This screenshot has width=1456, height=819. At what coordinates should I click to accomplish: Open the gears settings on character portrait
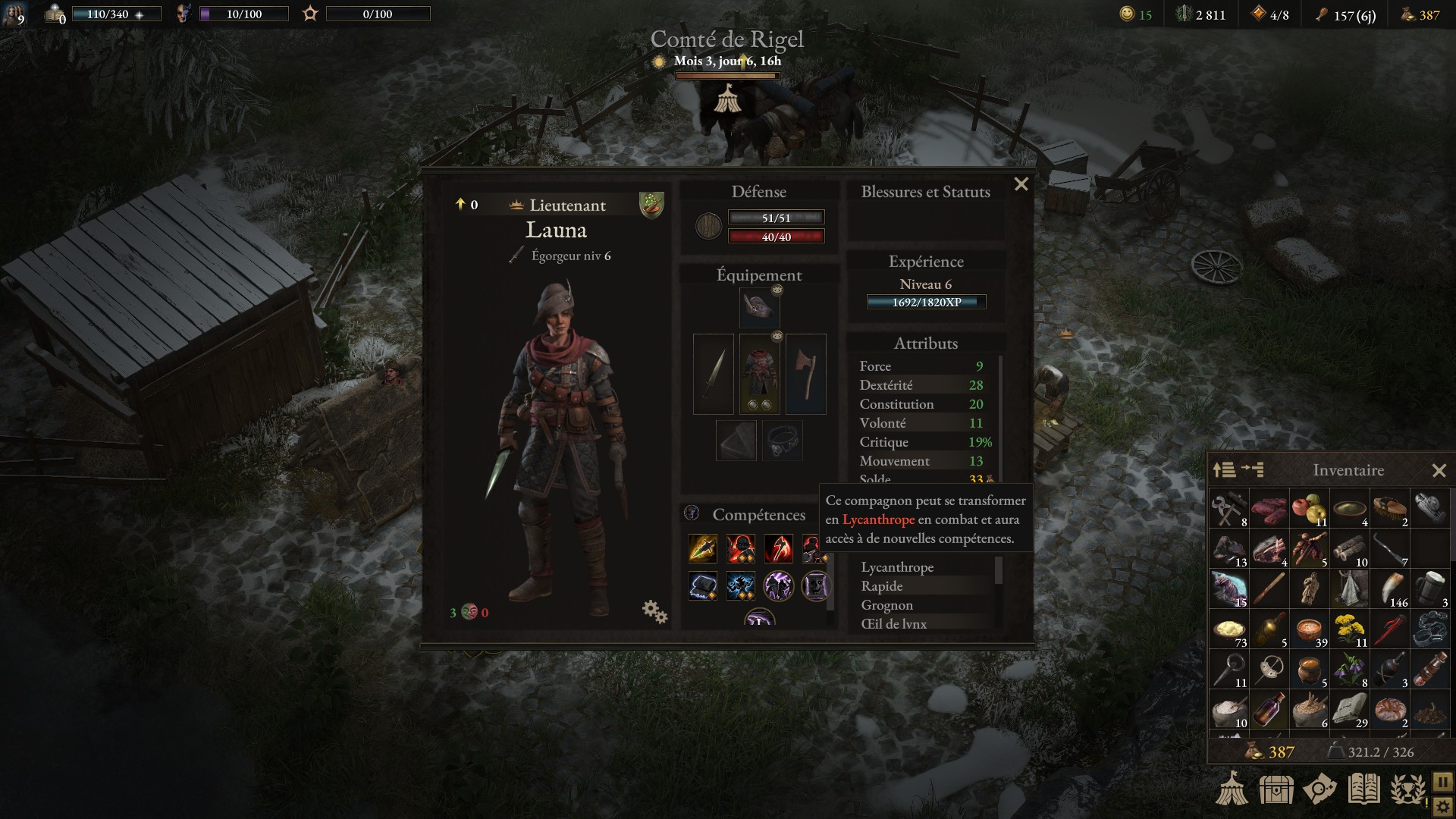coord(654,611)
